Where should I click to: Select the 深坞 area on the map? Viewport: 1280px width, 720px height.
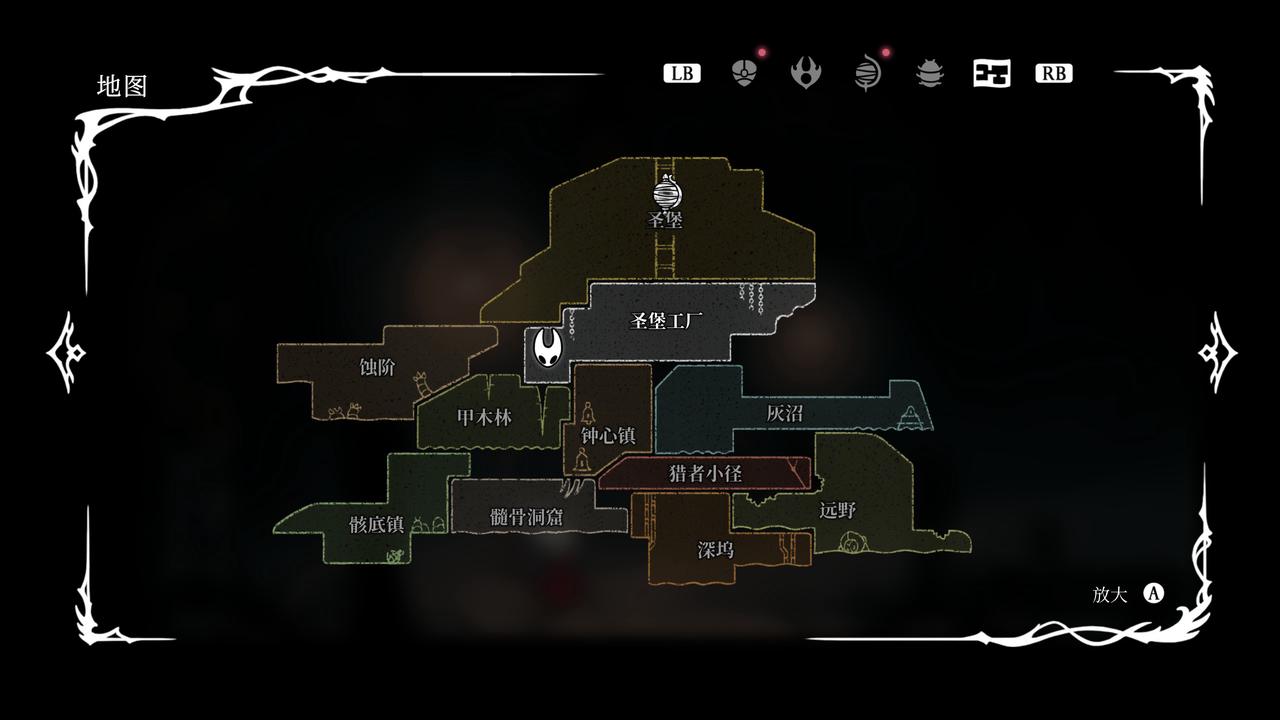click(716, 549)
